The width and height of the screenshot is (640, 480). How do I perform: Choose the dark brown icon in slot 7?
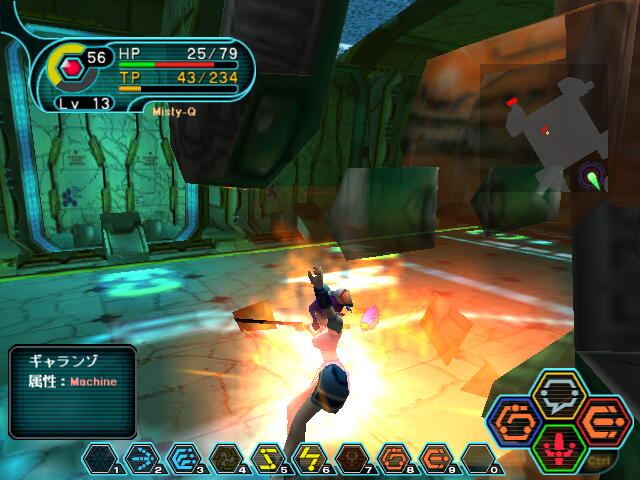click(352, 459)
